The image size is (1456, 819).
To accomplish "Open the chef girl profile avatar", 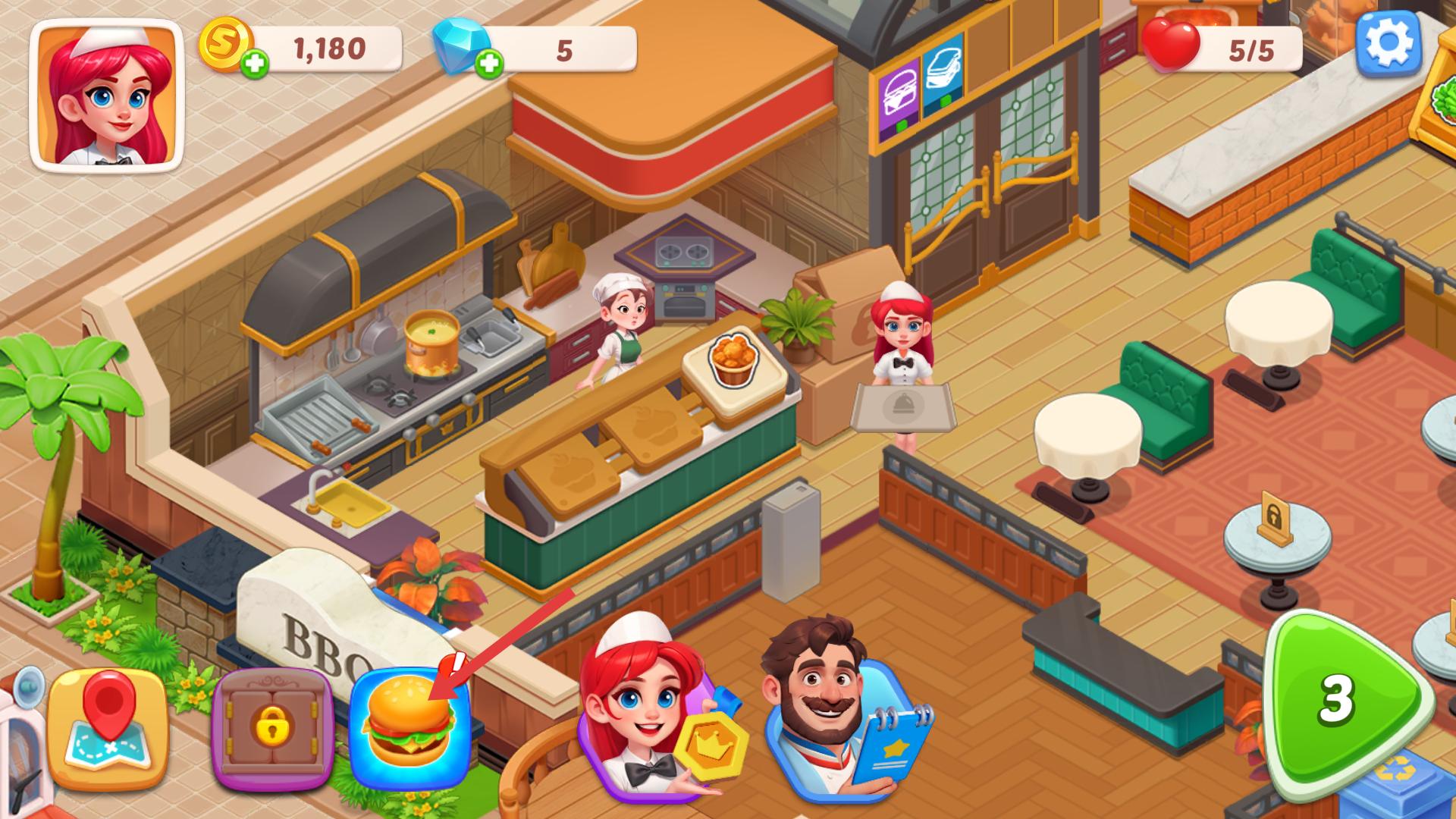I will click(106, 94).
